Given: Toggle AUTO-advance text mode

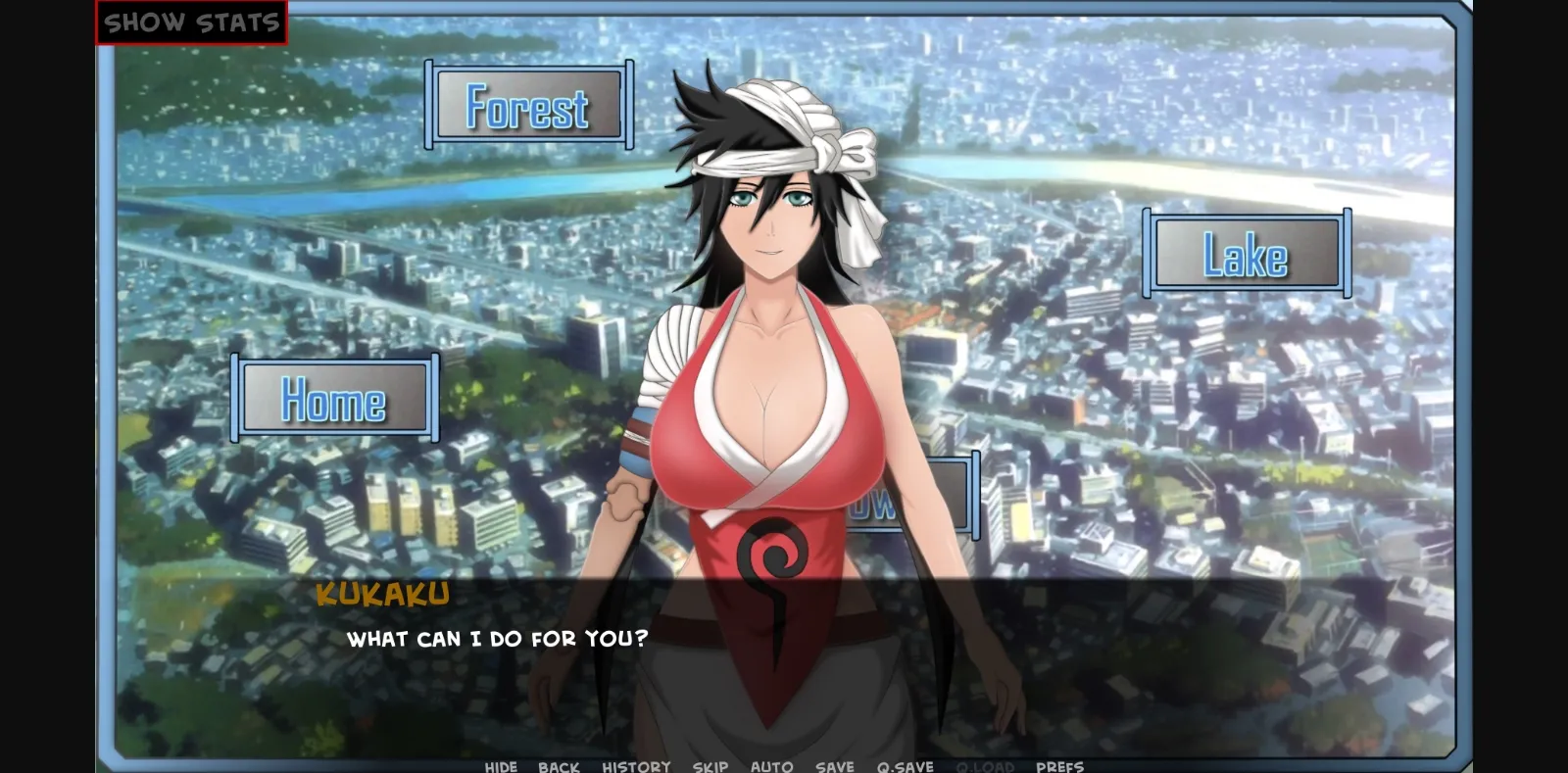Looking at the screenshot, I should tap(773, 766).
